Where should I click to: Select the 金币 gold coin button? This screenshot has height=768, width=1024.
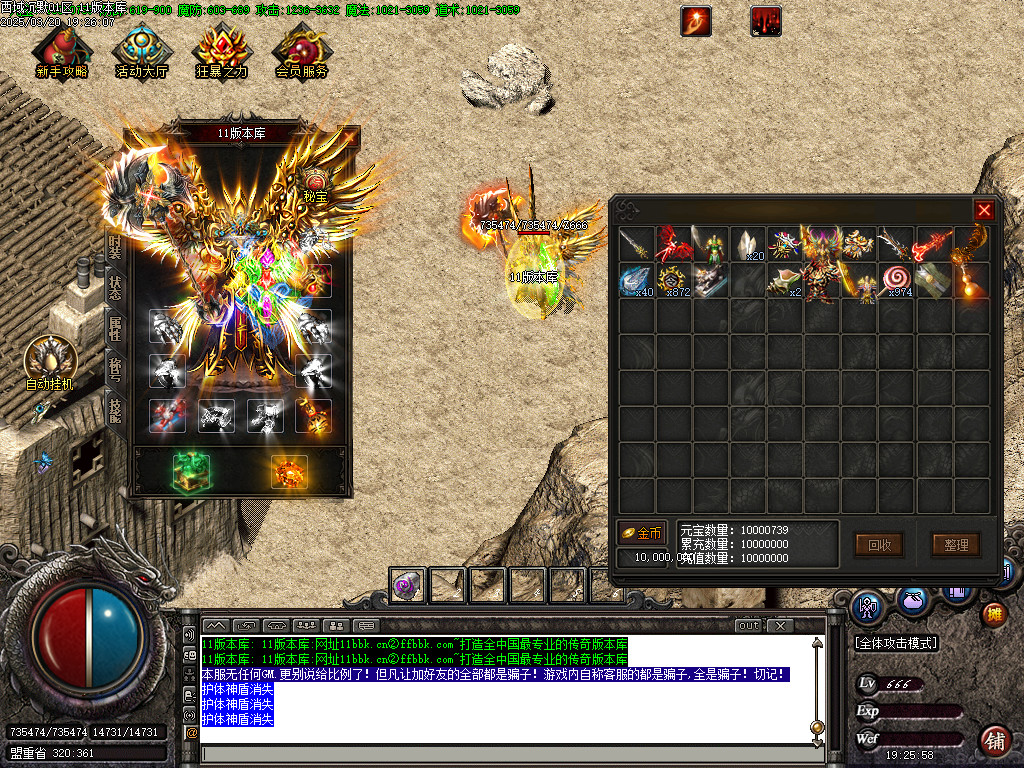click(x=641, y=533)
